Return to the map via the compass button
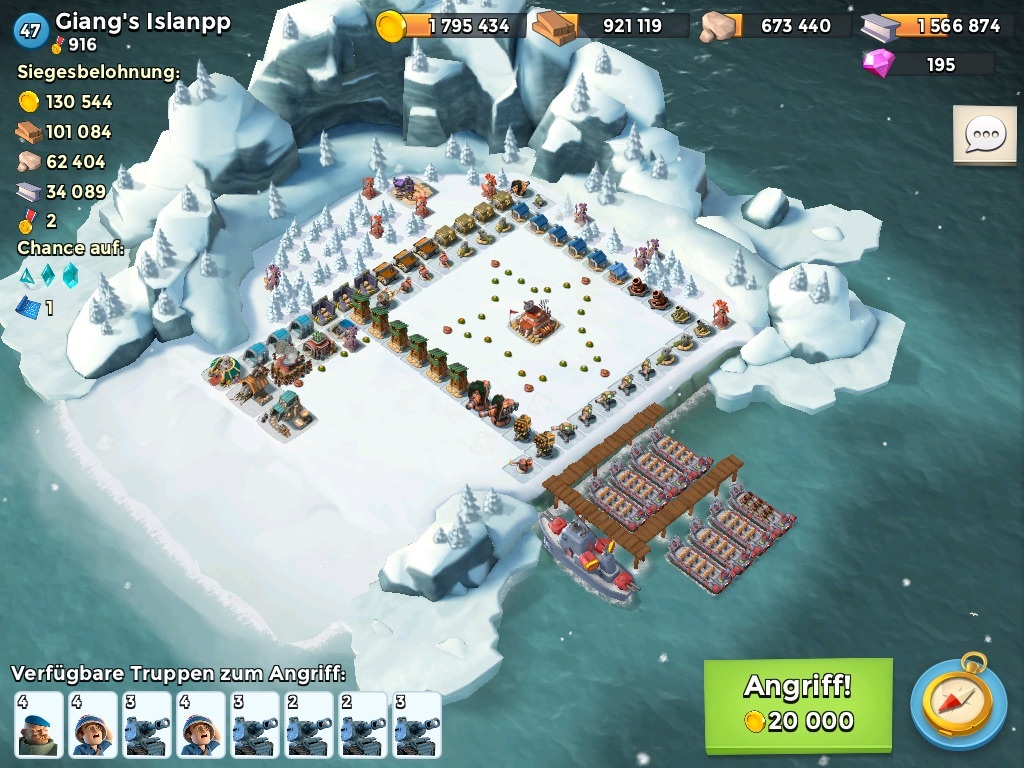This screenshot has width=1024, height=768. point(958,702)
